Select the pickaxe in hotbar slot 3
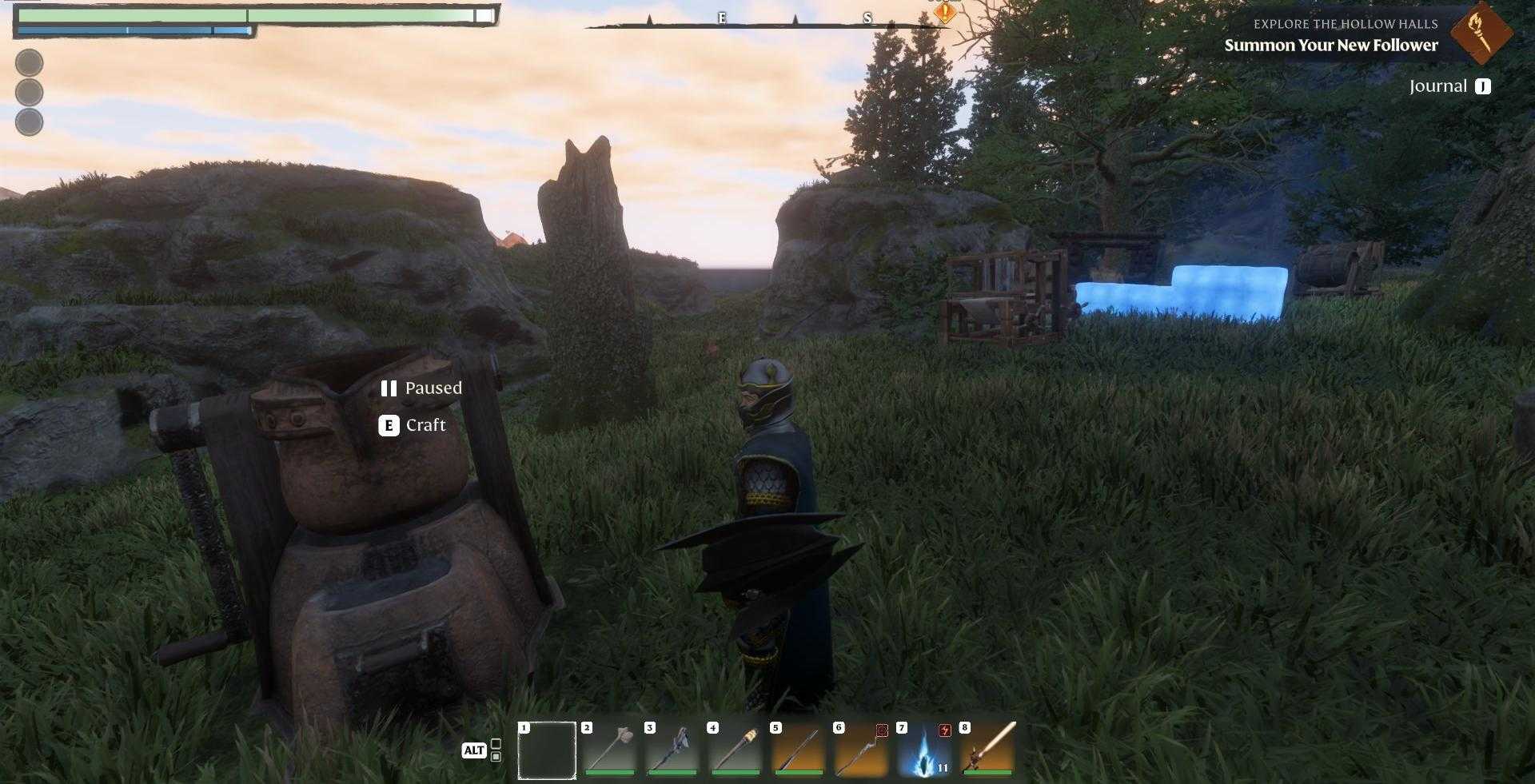Screen dimensions: 1535x784 pyautogui.click(x=674, y=750)
